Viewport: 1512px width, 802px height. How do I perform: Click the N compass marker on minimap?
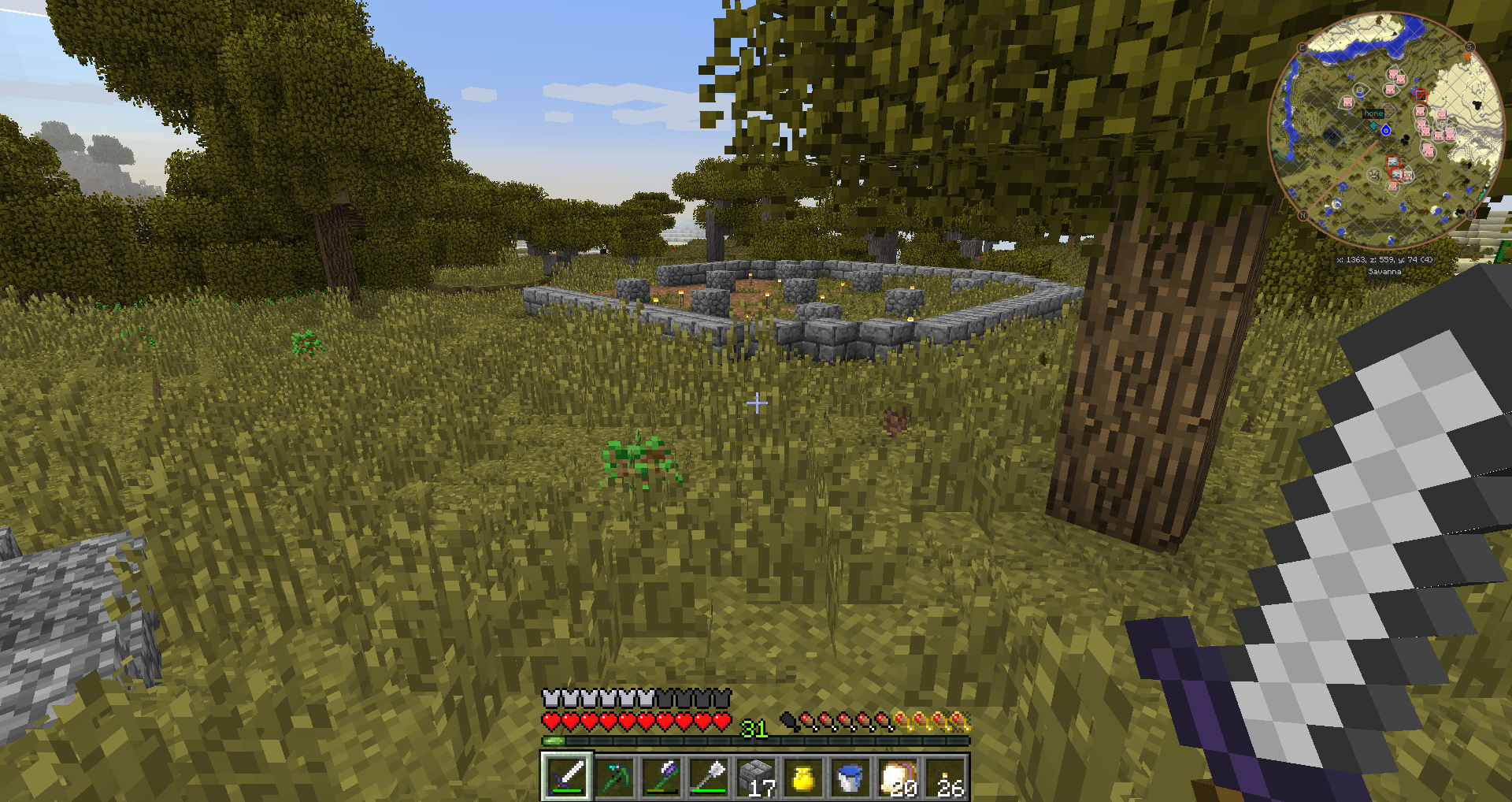point(1303,215)
